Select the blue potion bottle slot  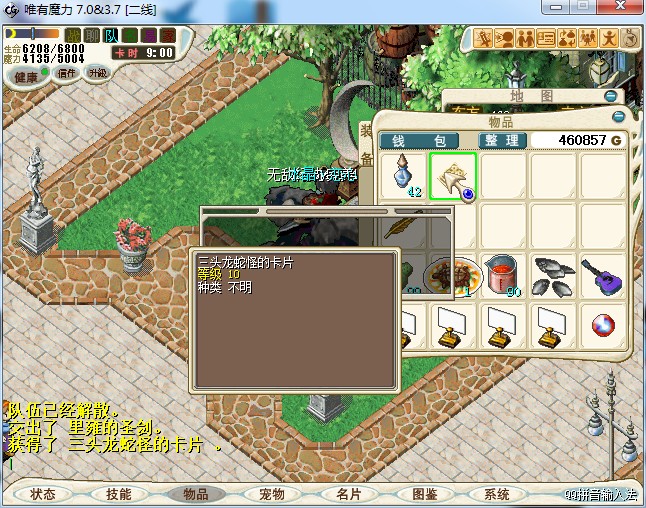coord(403,175)
